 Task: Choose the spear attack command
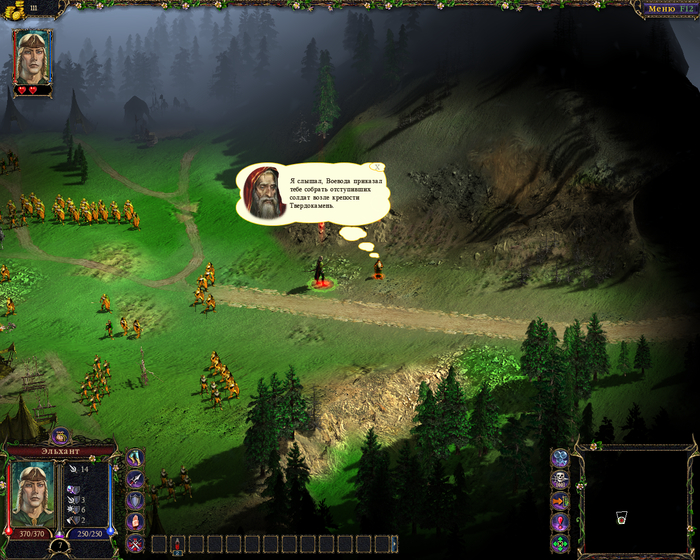(135, 479)
